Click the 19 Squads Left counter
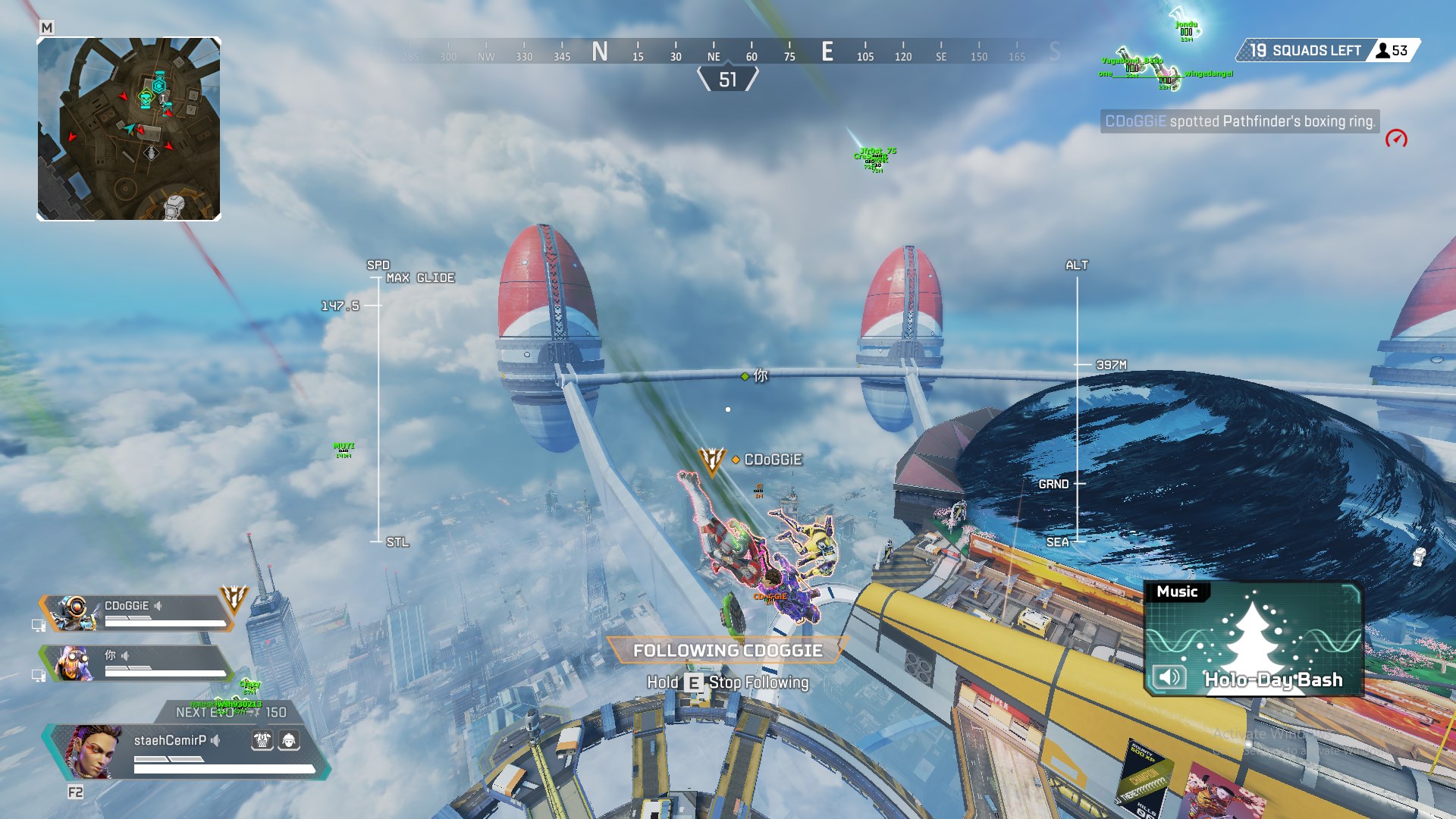The width and height of the screenshot is (1456, 819). click(x=1306, y=51)
